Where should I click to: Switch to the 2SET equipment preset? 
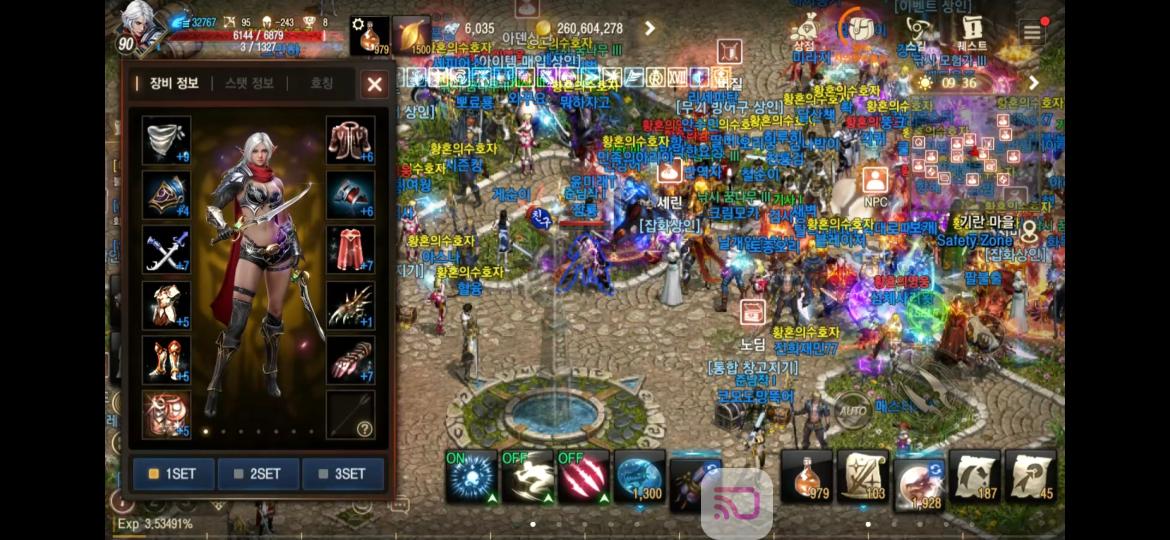click(x=258, y=473)
